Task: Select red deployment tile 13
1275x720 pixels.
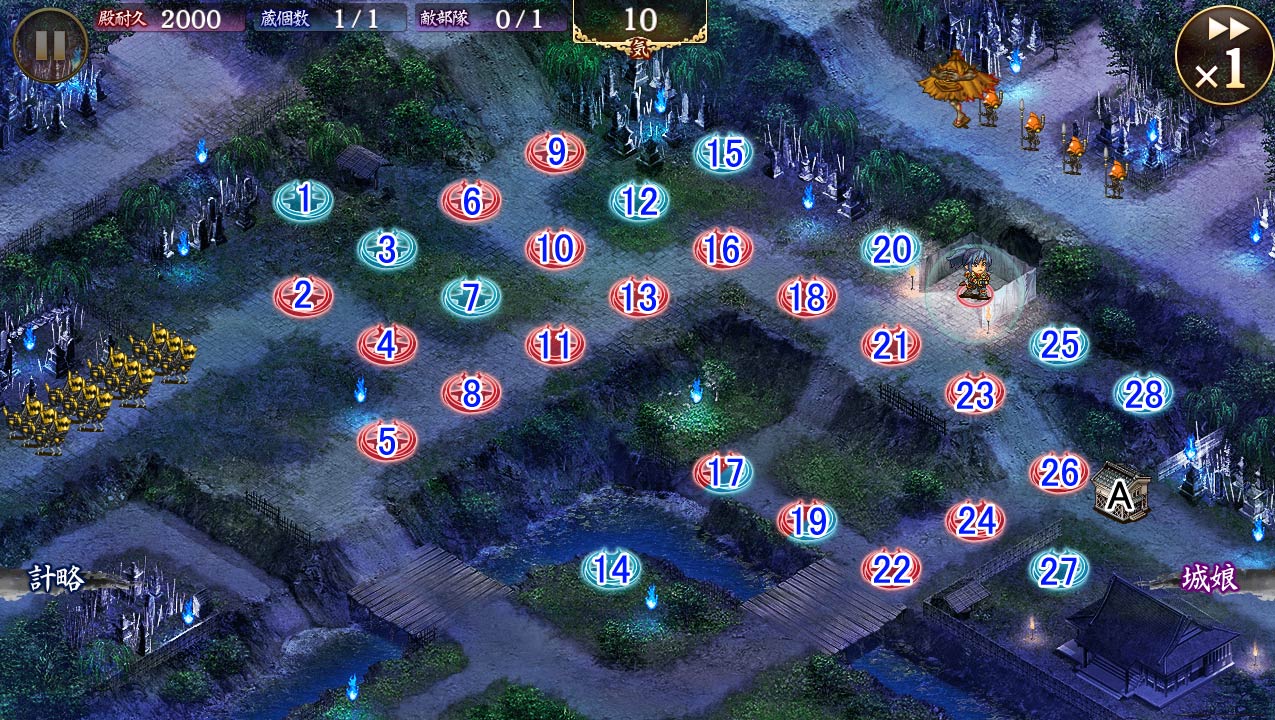Action: pos(639,297)
